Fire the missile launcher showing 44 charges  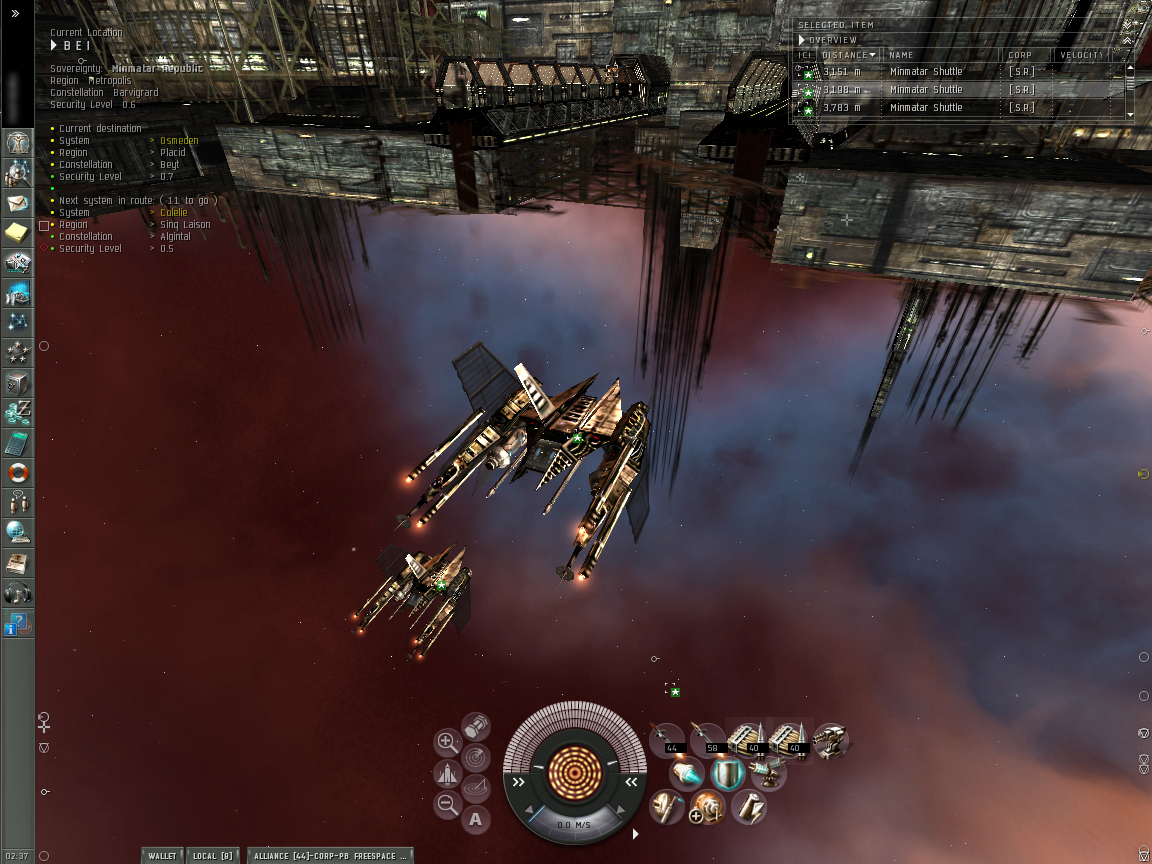click(668, 739)
